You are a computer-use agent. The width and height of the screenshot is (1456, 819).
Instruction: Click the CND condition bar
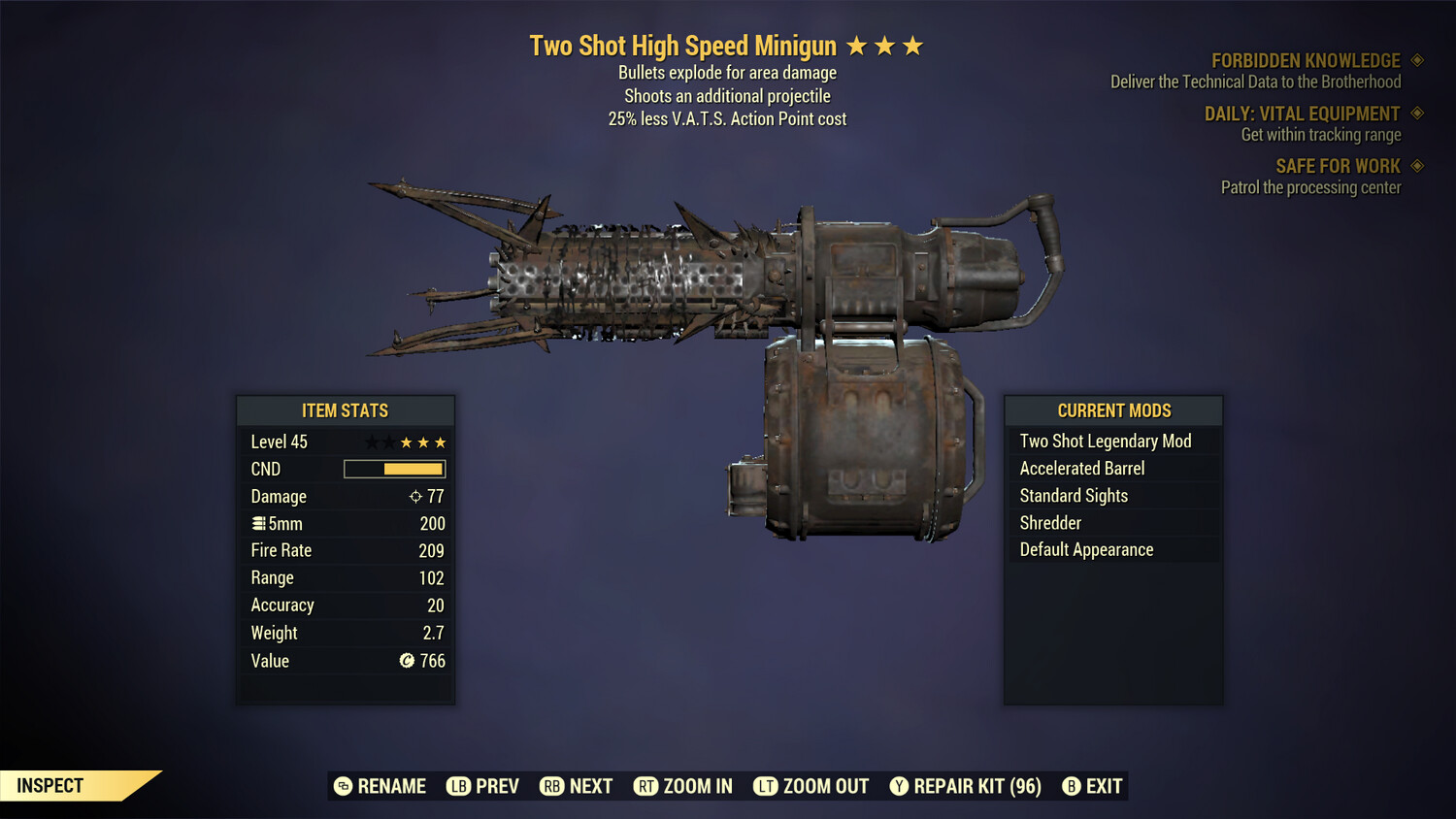394,469
